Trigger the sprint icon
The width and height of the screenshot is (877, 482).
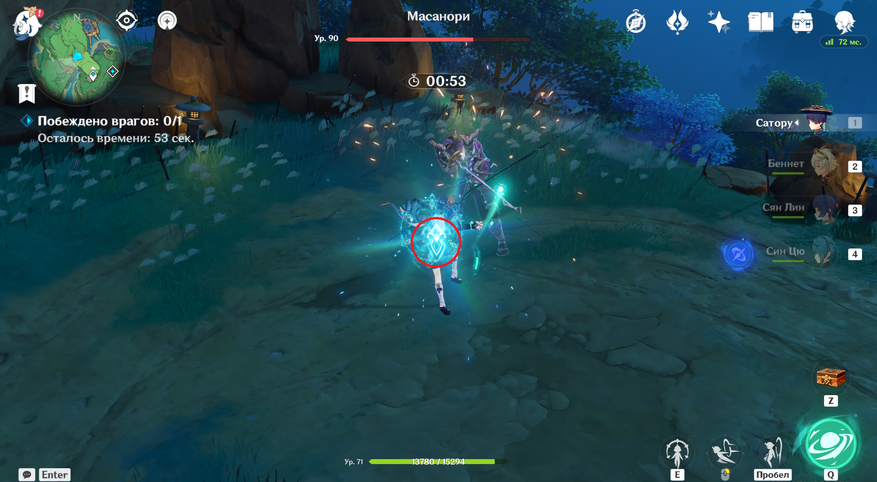pos(772,451)
